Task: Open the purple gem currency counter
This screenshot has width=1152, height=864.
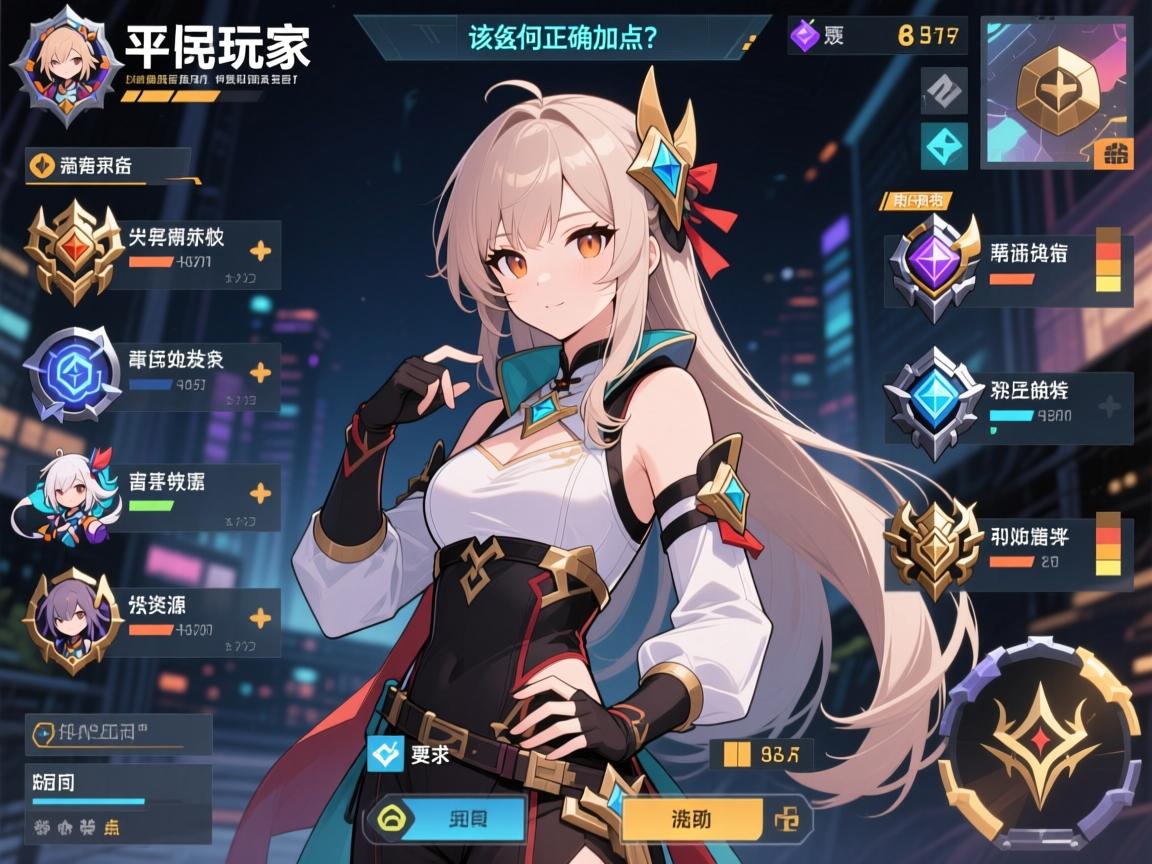Action: [x=877, y=36]
